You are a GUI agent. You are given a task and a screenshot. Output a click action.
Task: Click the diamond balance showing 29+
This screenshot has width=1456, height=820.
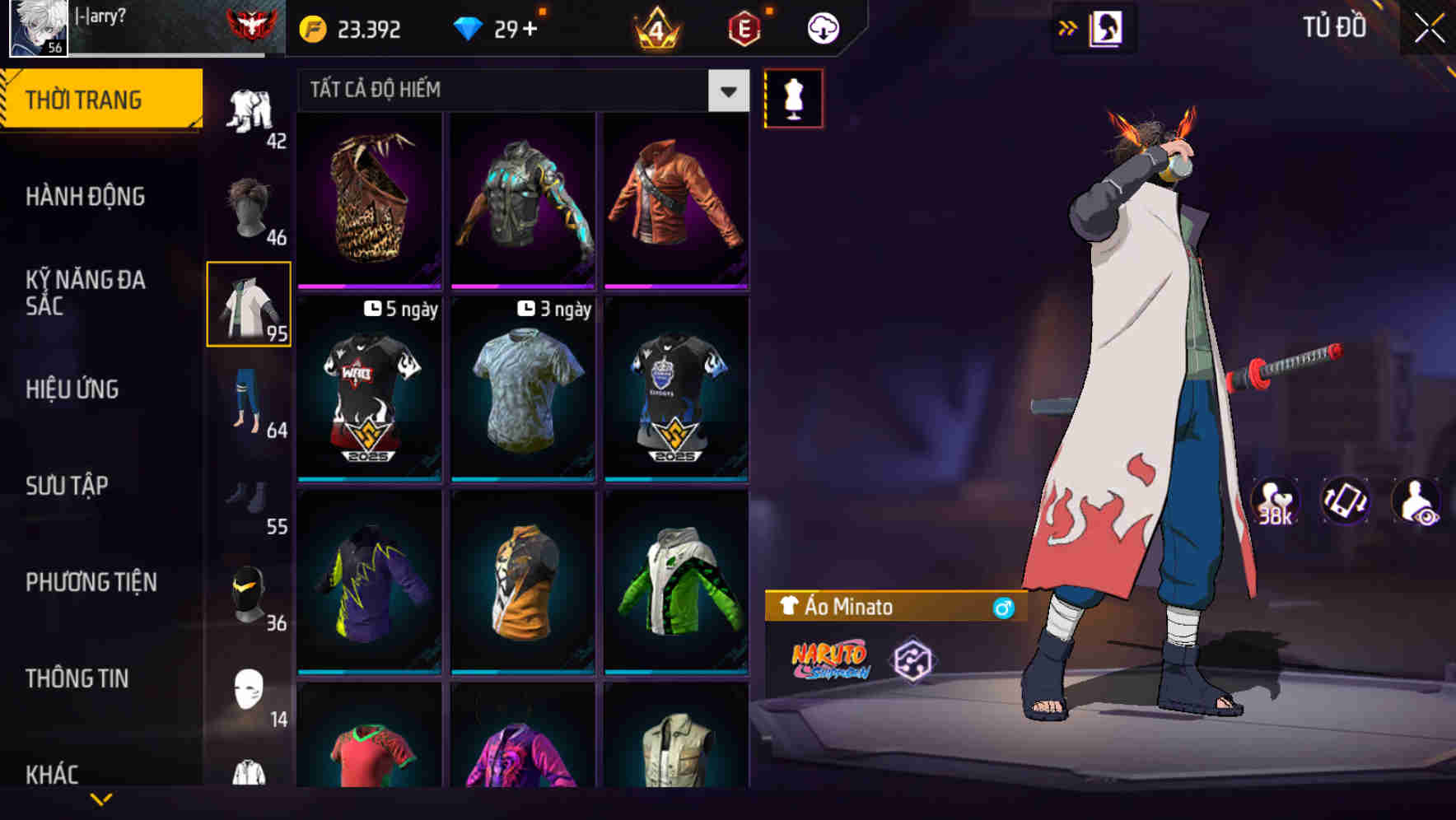click(x=501, y=27)
